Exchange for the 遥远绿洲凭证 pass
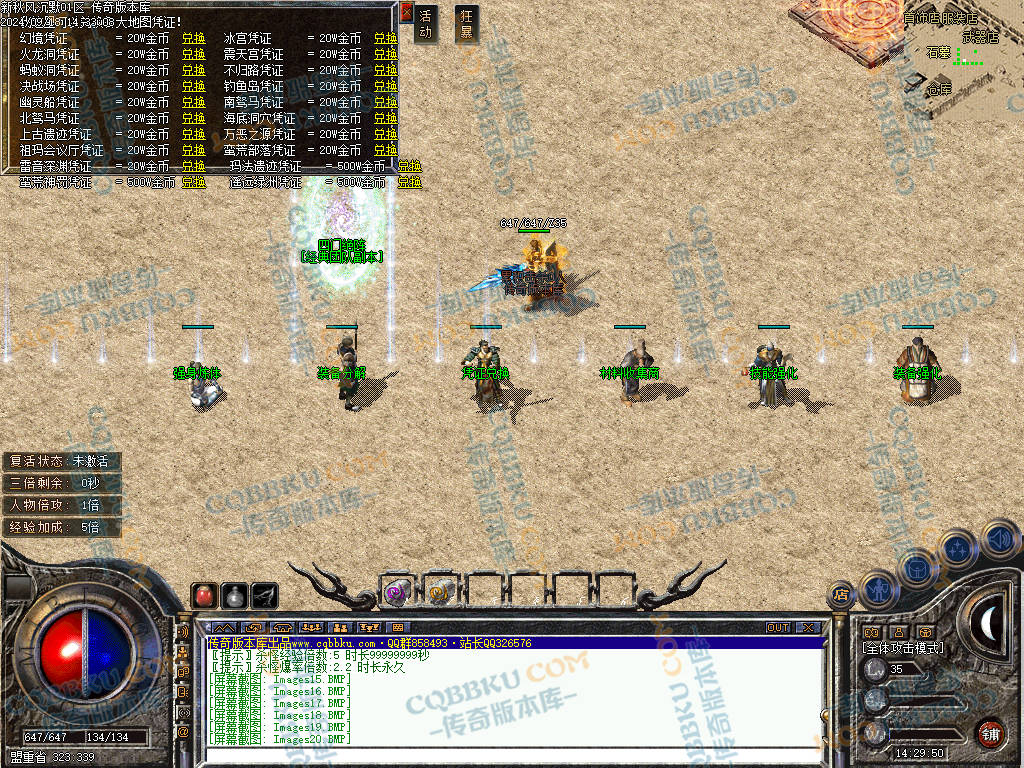The image size is (1024, 768). (410, 183)
